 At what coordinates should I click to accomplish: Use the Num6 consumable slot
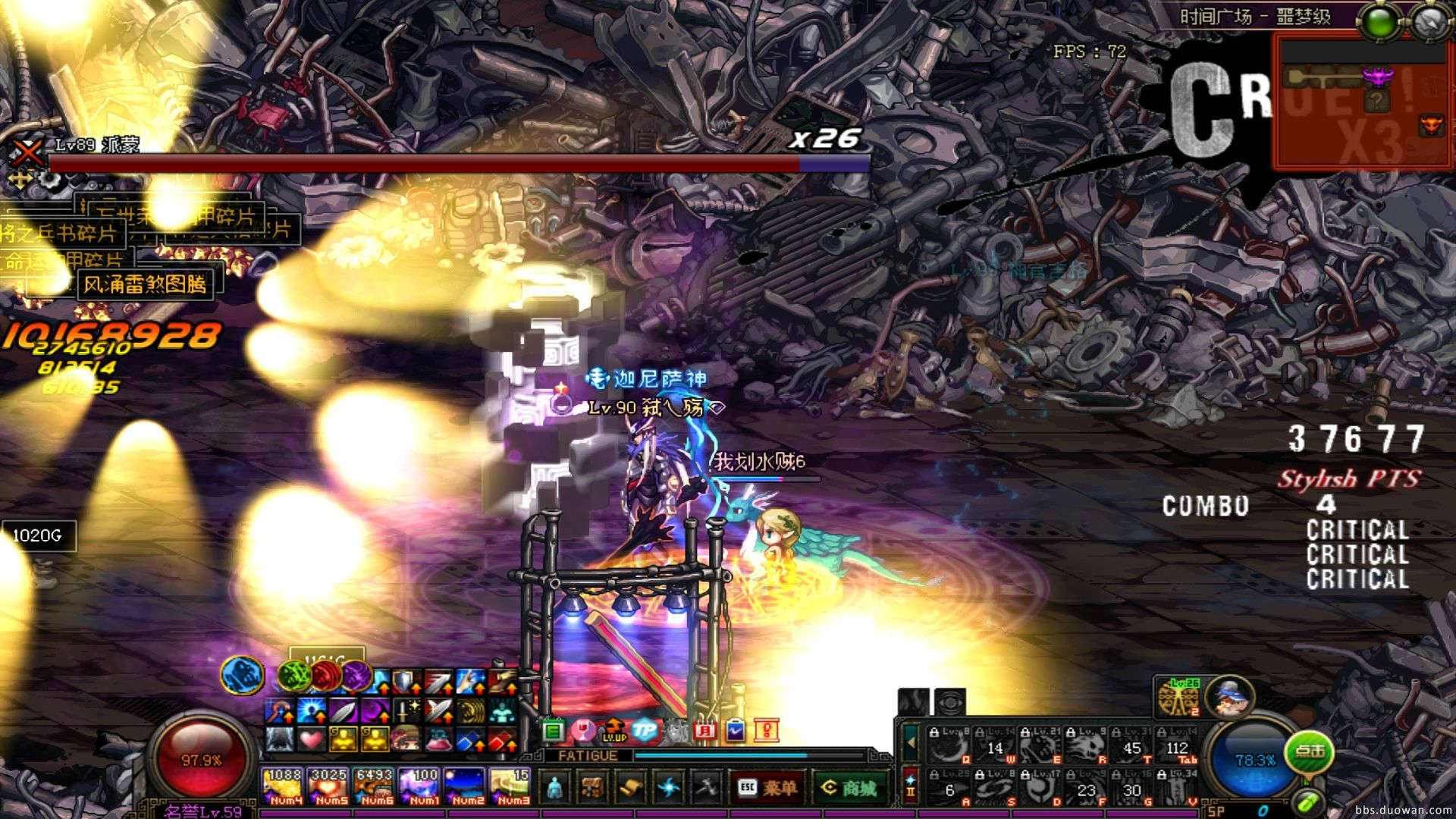[374, 787]
